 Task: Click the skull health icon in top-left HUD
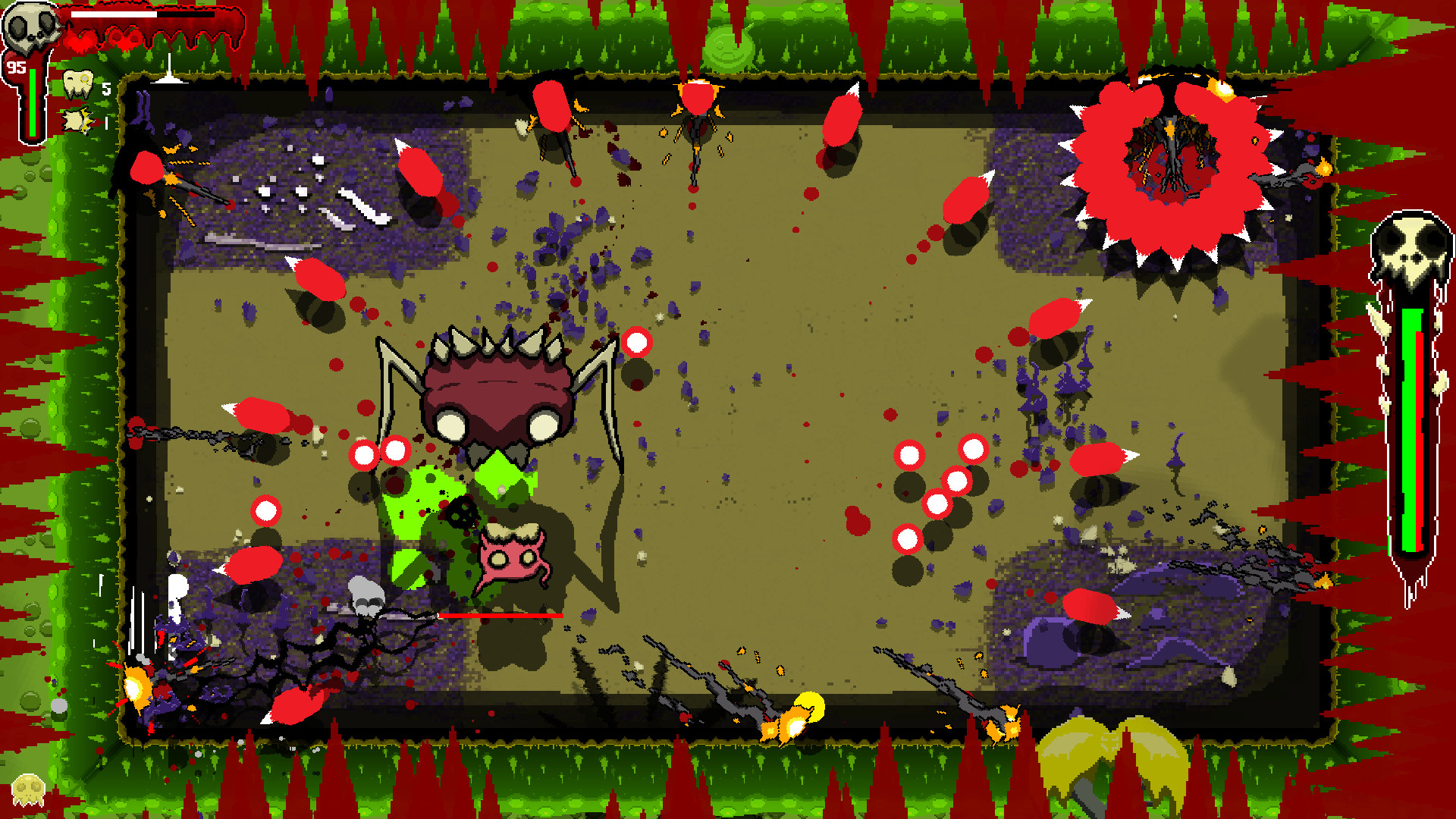pos(32,27)
